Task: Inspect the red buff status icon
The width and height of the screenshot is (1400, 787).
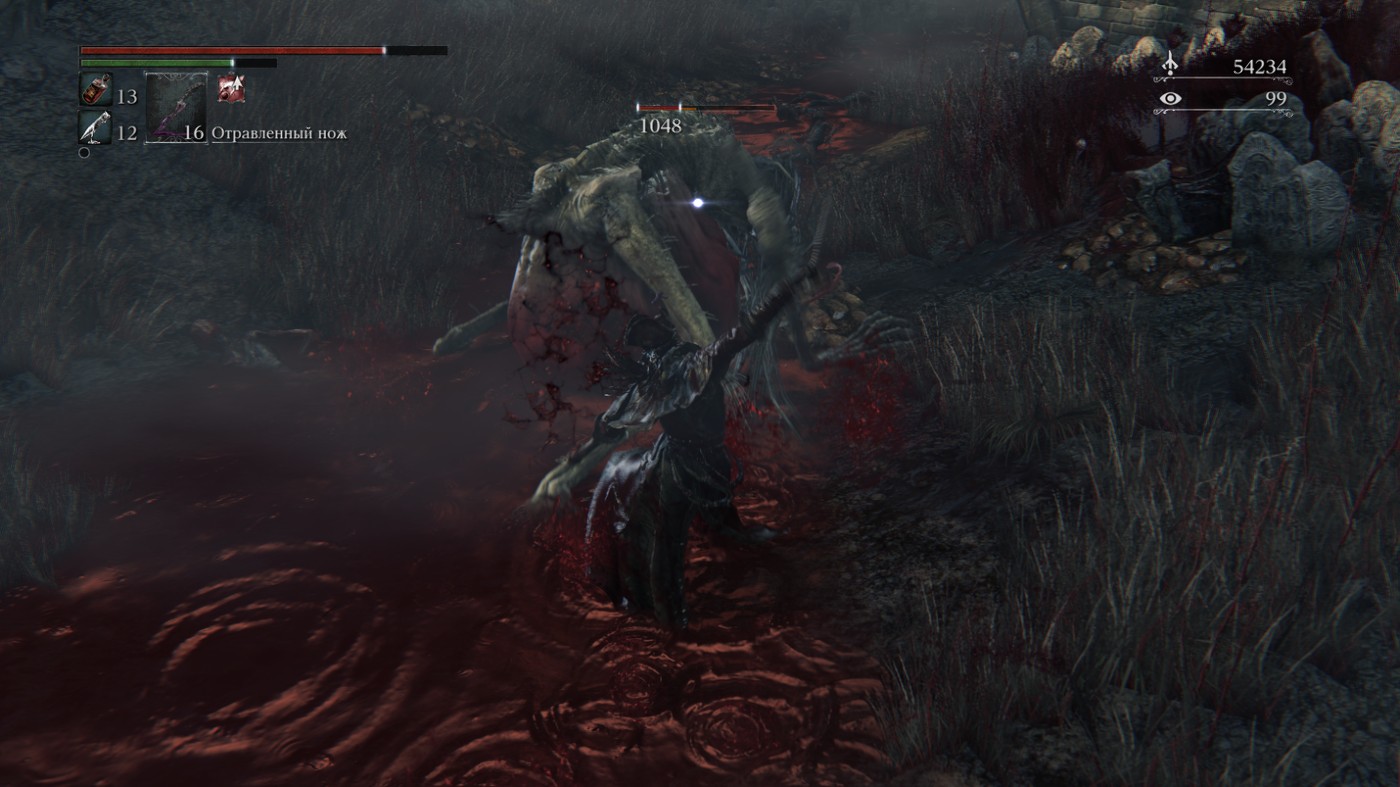Action: point(232,89)
